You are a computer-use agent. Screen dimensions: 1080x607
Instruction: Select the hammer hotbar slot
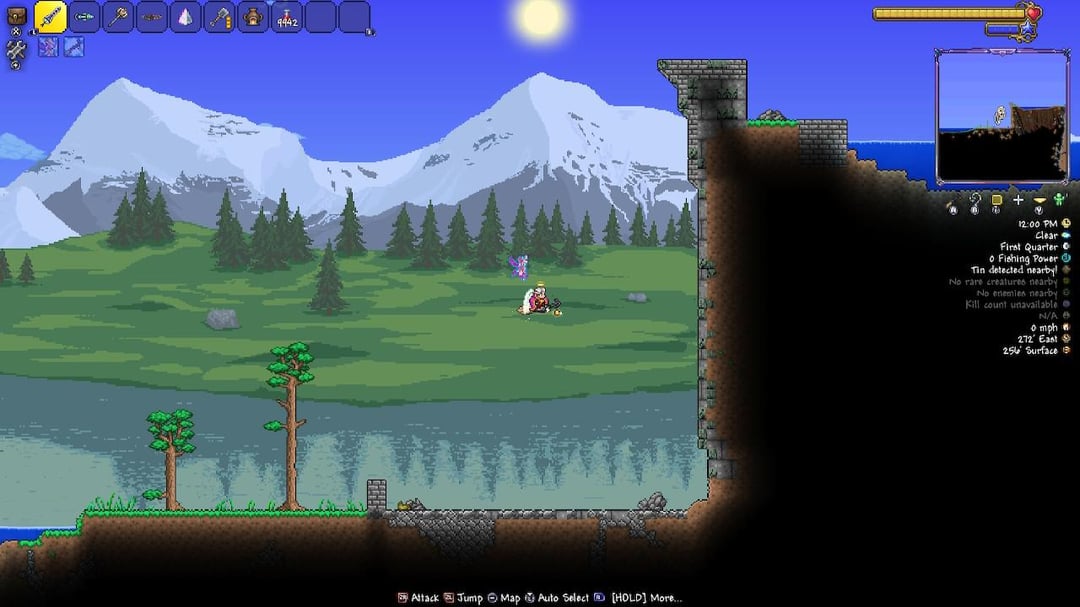pyautogui.click(x=219, y=17)
